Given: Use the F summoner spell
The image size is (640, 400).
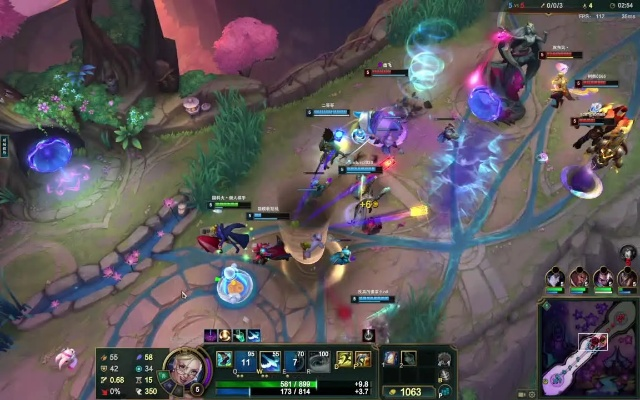Looking at the screenshot, I should coord(363,360).
